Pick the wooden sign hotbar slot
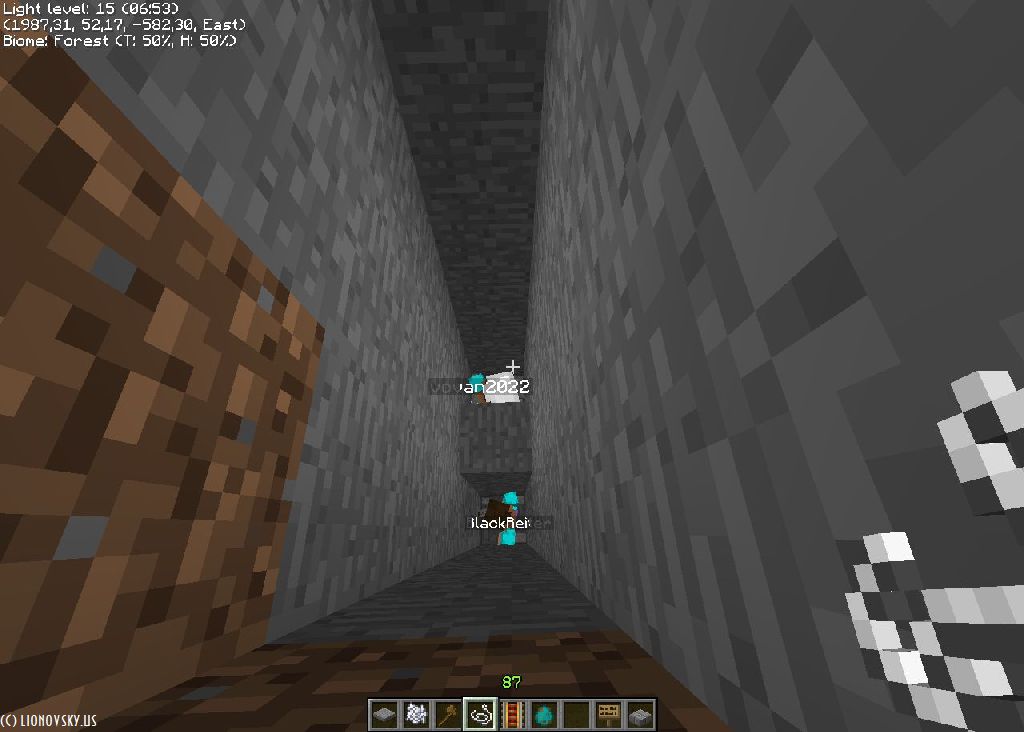 608,715
